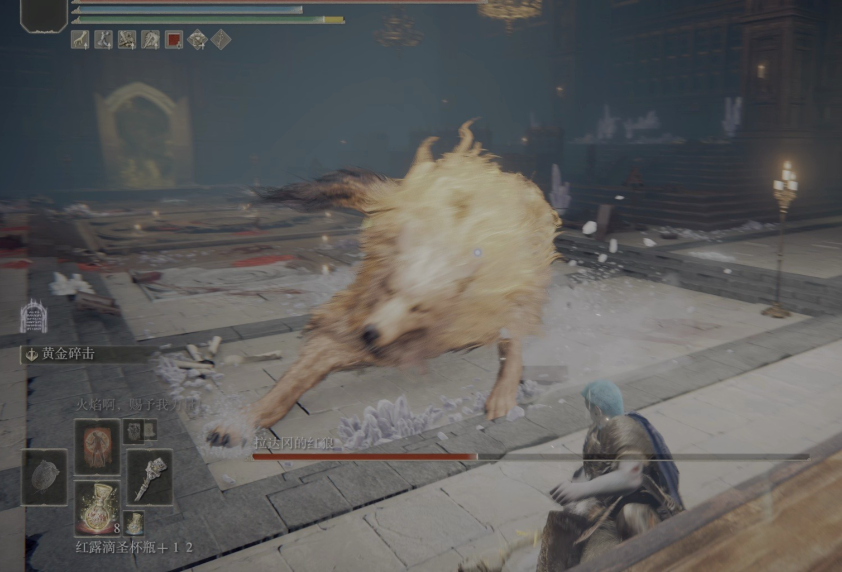Use the Flask of Crimson Tears slot
Viewport: 842px width, 572px height.
pyautogui.click(x=97, y=506)
